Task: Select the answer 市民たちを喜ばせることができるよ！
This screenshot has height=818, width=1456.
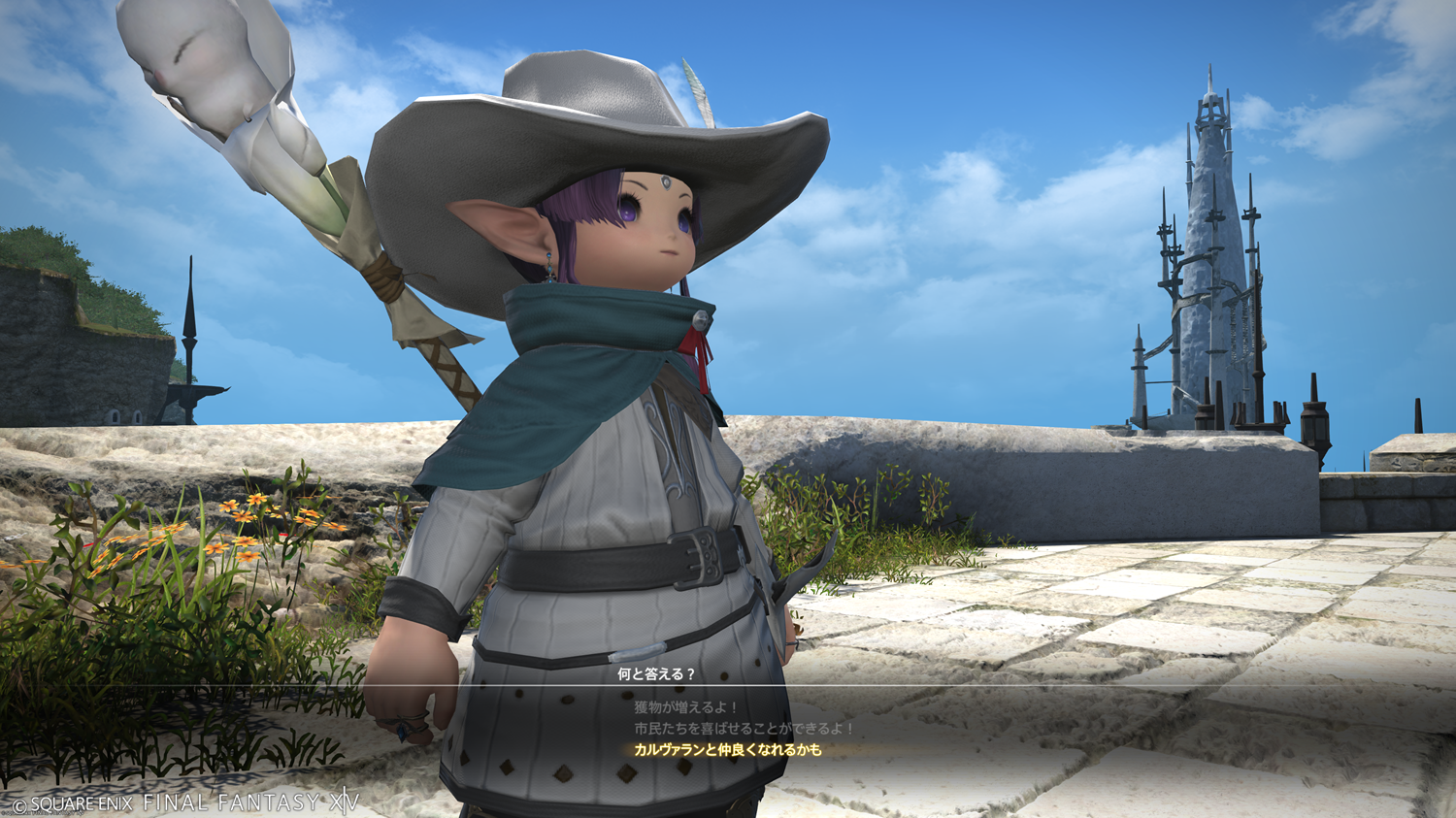Action: point(744,728)
